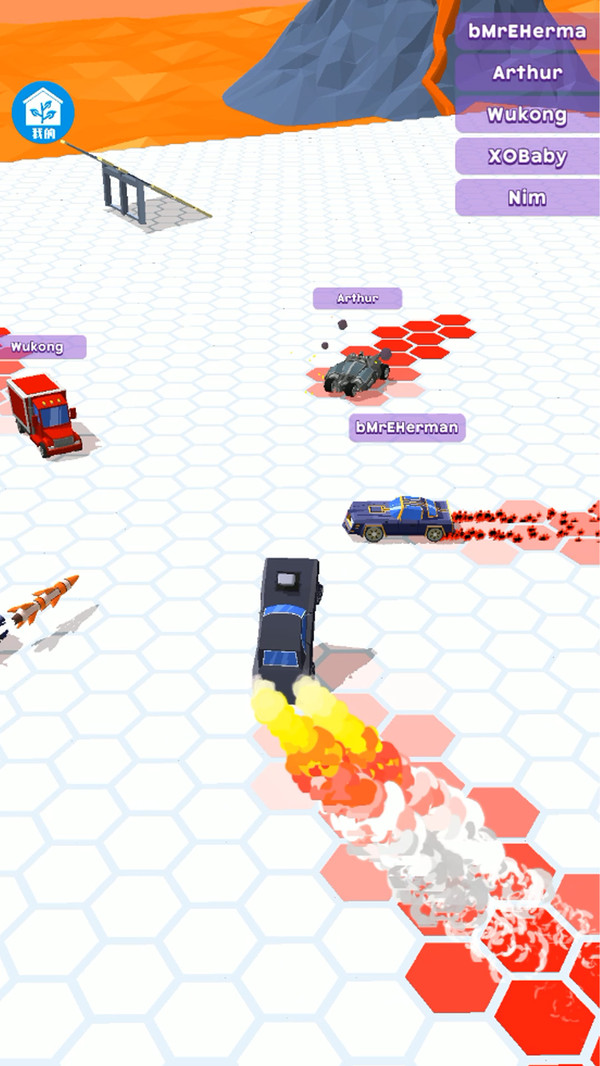Select bMrEHerma in the leaderboard
Image resolution: width=600 pixels, height=1066 pixels.
point(527,30)
